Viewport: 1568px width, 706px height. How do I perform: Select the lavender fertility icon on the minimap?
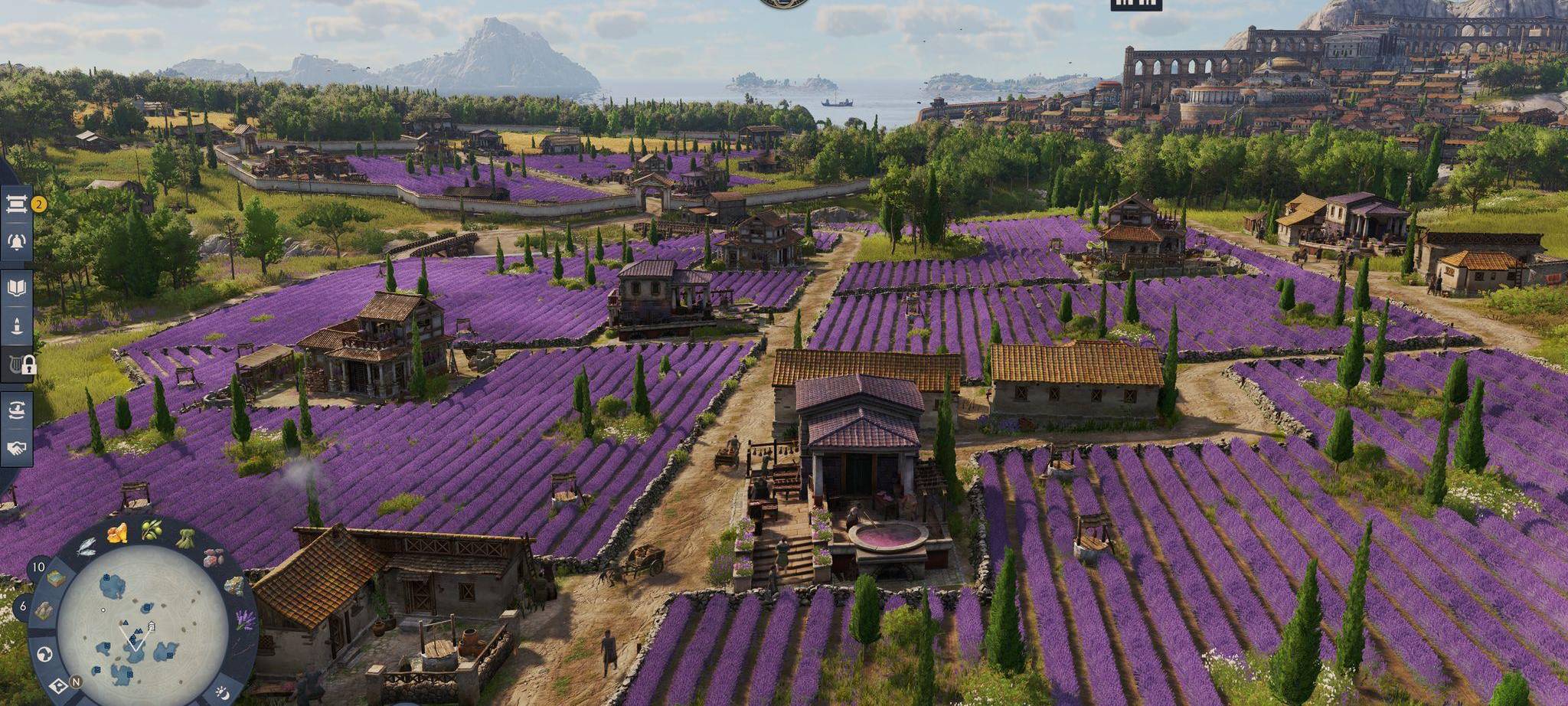point(243,619)
